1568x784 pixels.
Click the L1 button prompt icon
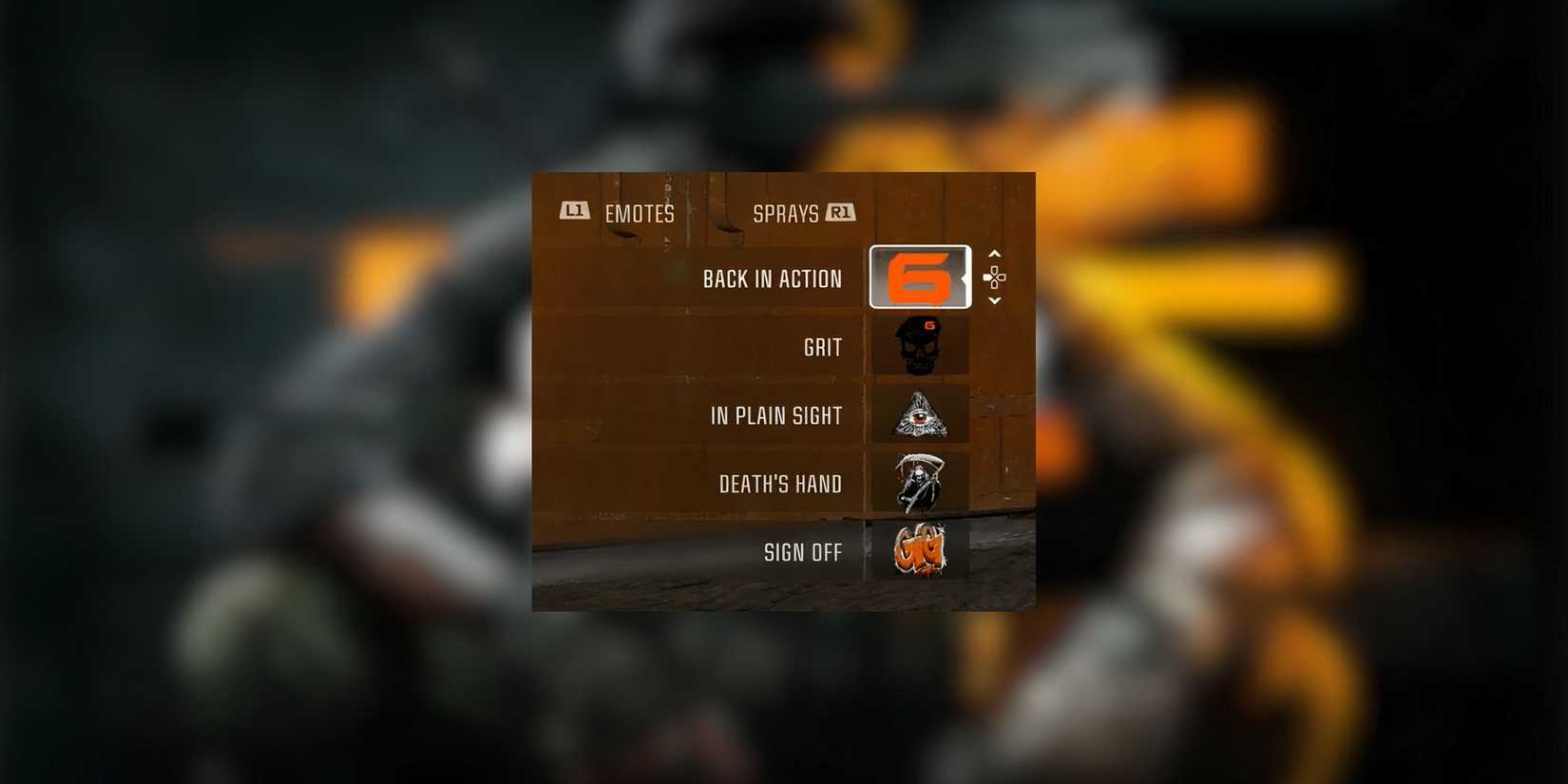(574, 213)
